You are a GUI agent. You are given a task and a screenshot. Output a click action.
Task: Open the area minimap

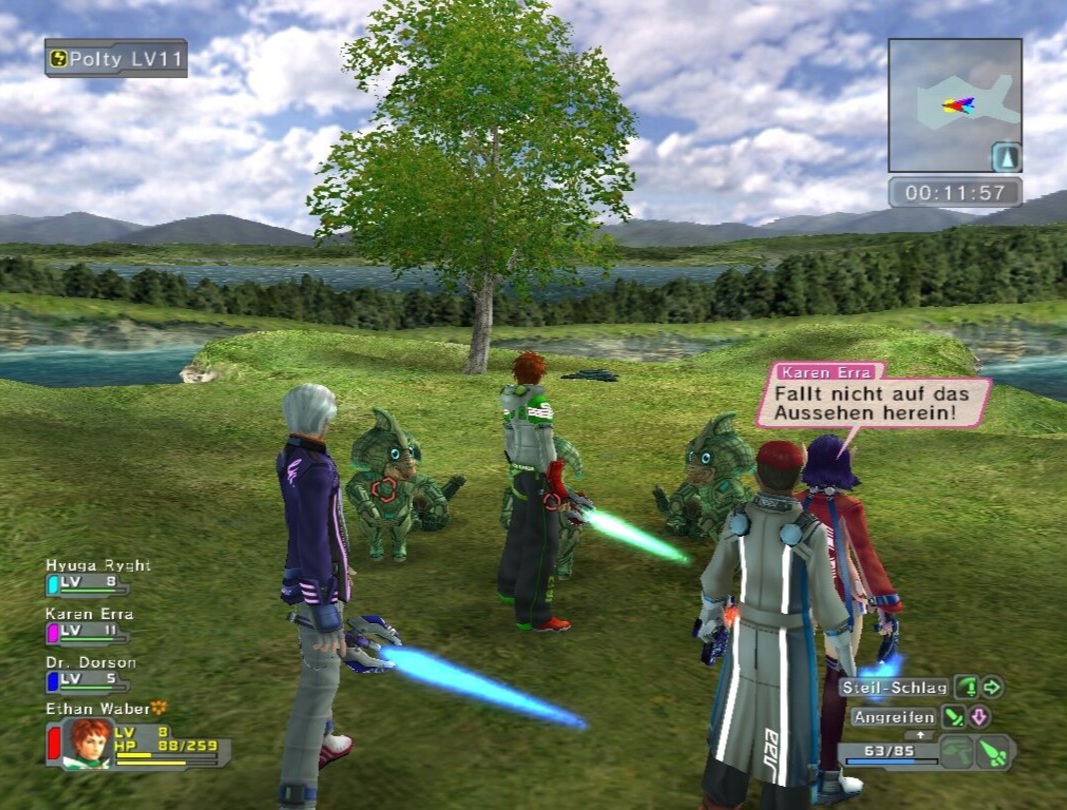click(954, 105)
